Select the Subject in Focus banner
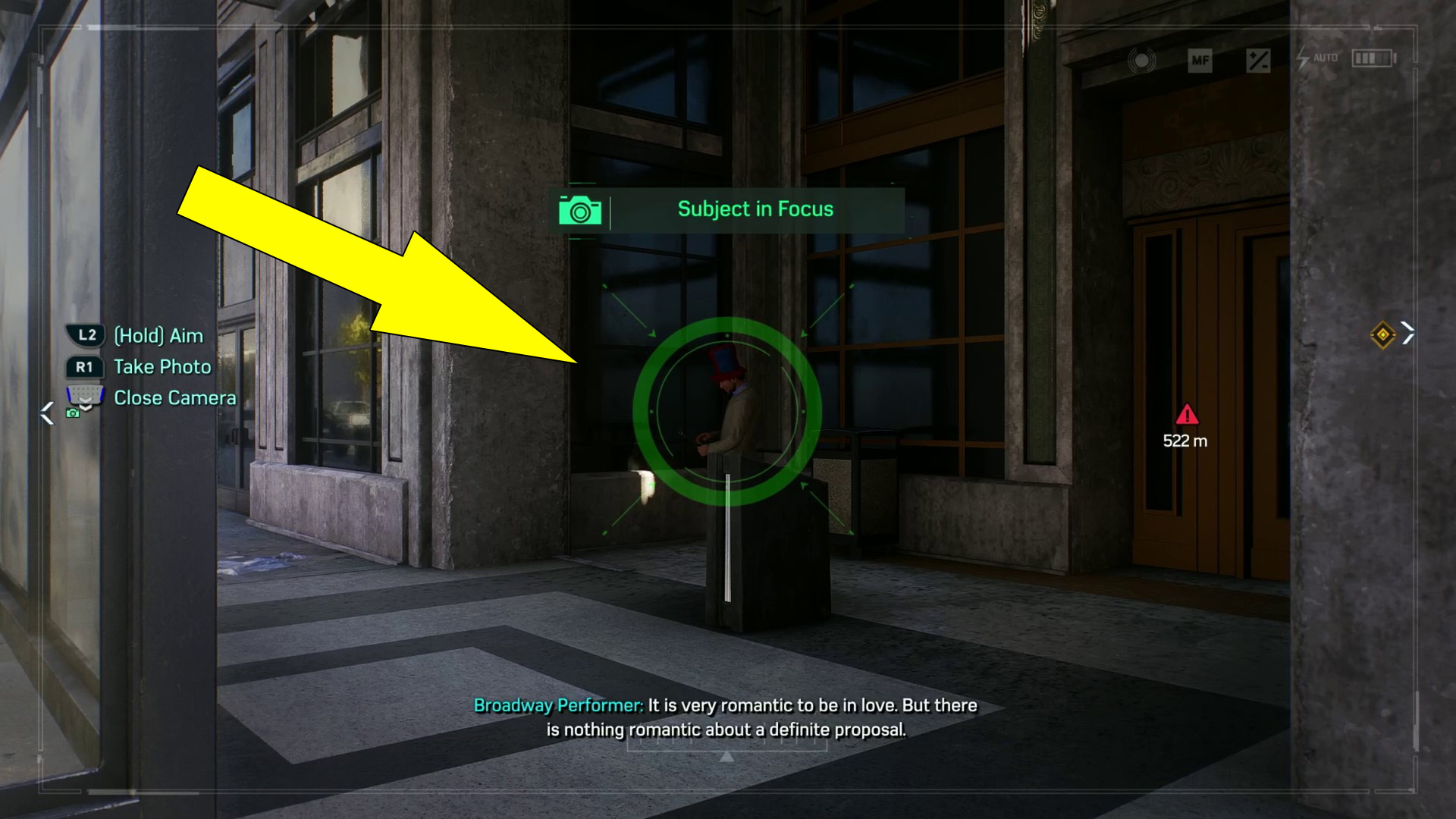The height and width of the screenshot is (819, 1456). [755, 209]
